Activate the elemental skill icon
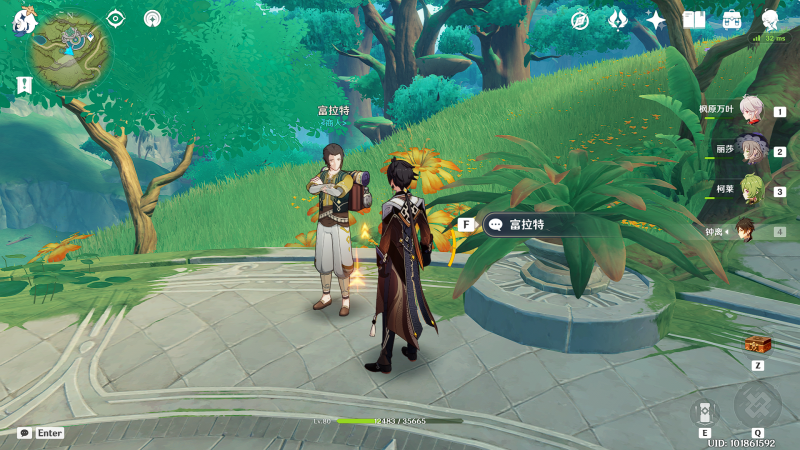Image resolution: width=800 pixels, height=450 pixels. [x=704, y=410]
